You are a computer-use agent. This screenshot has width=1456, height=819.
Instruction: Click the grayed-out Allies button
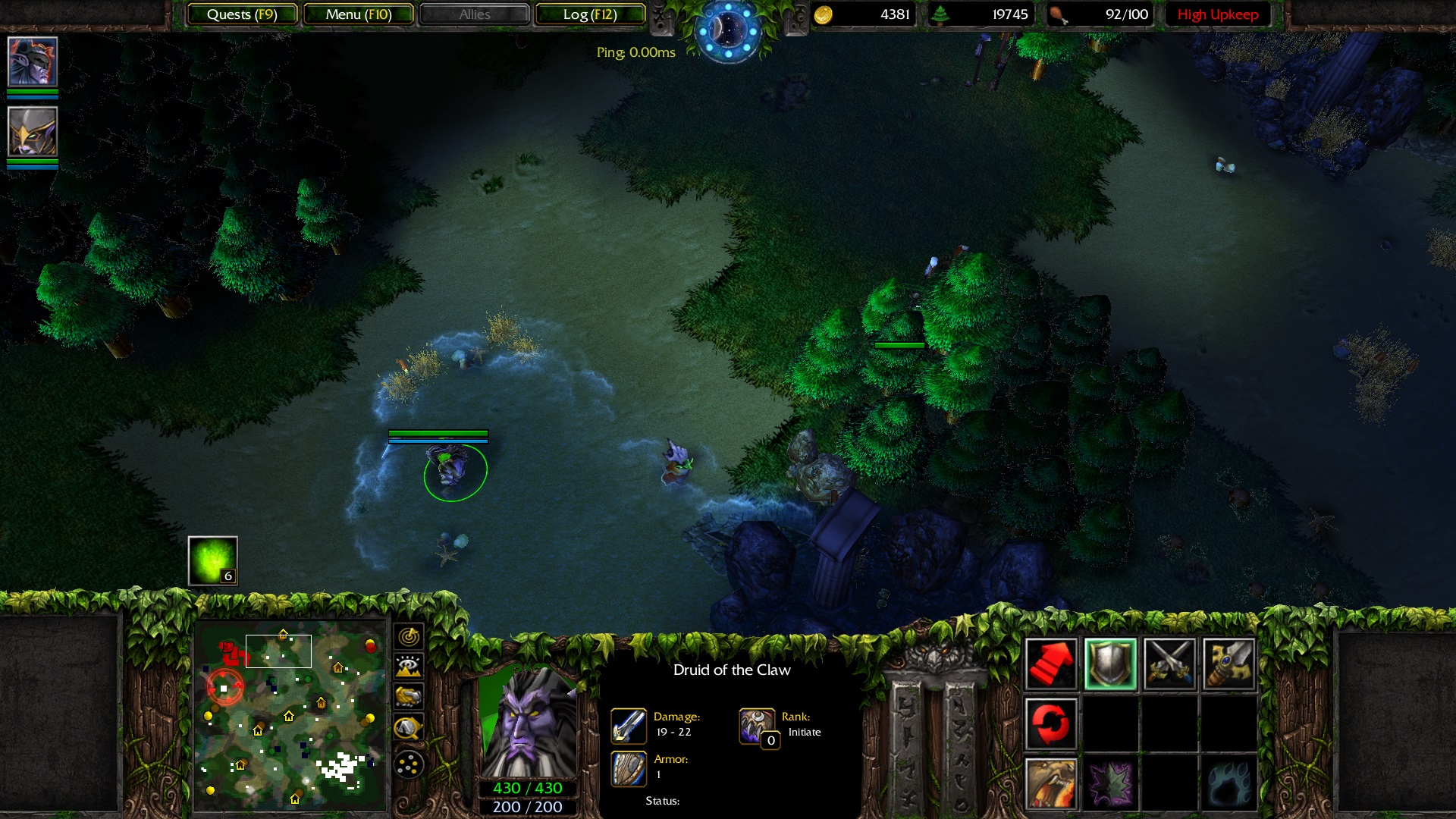click(x=475, y=14)
